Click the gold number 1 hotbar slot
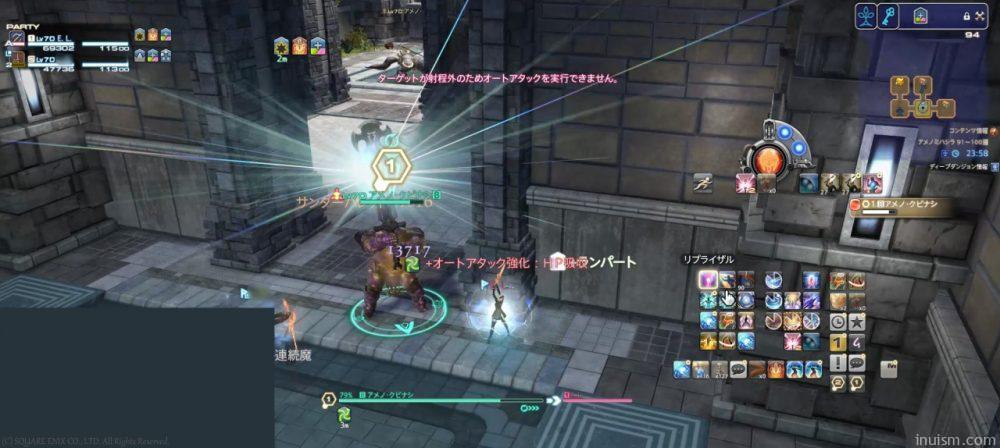 pyautogui.click(x=838, y=342)
